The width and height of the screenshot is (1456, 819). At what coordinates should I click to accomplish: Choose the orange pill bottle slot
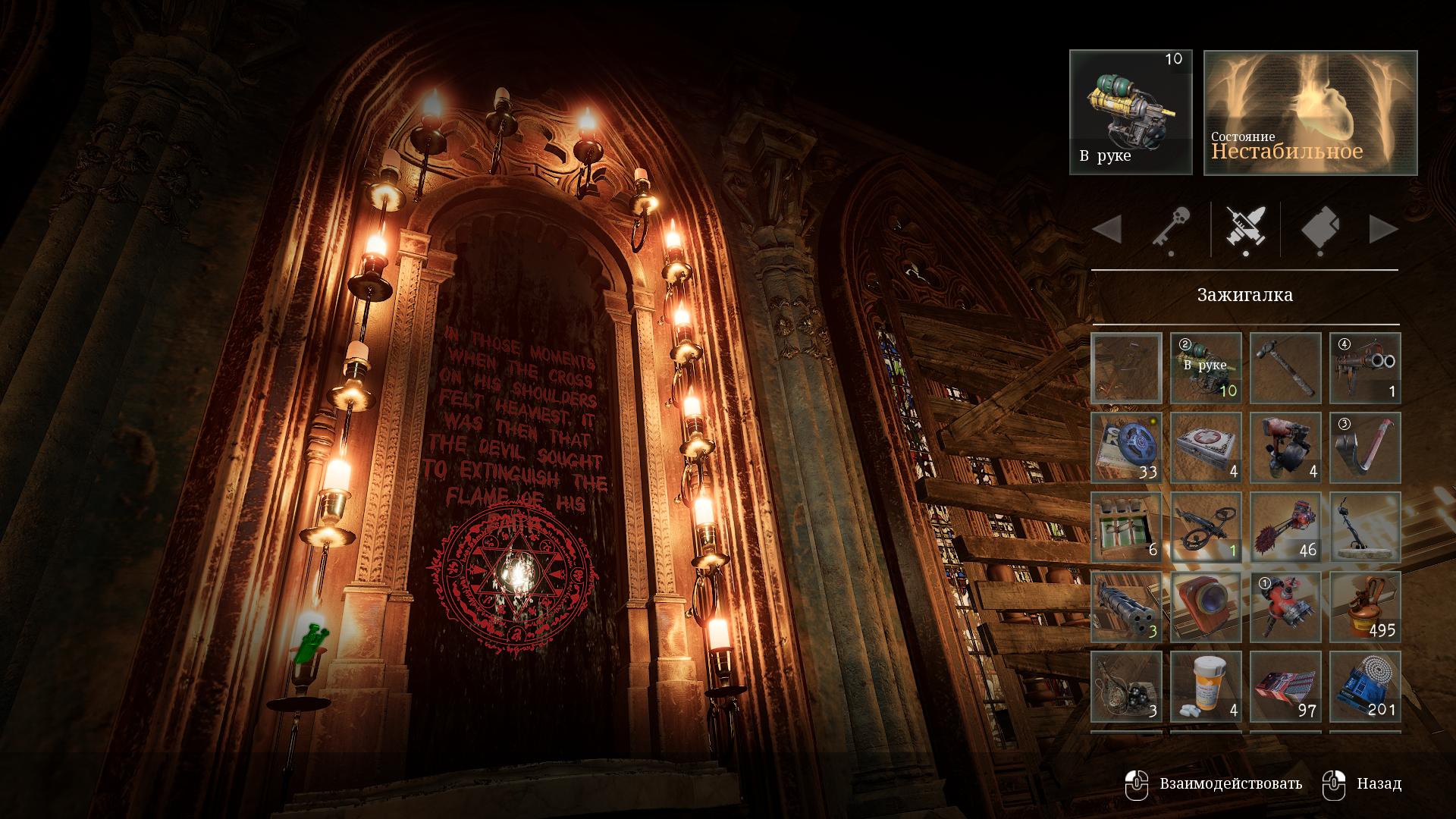click(1206, 686)
